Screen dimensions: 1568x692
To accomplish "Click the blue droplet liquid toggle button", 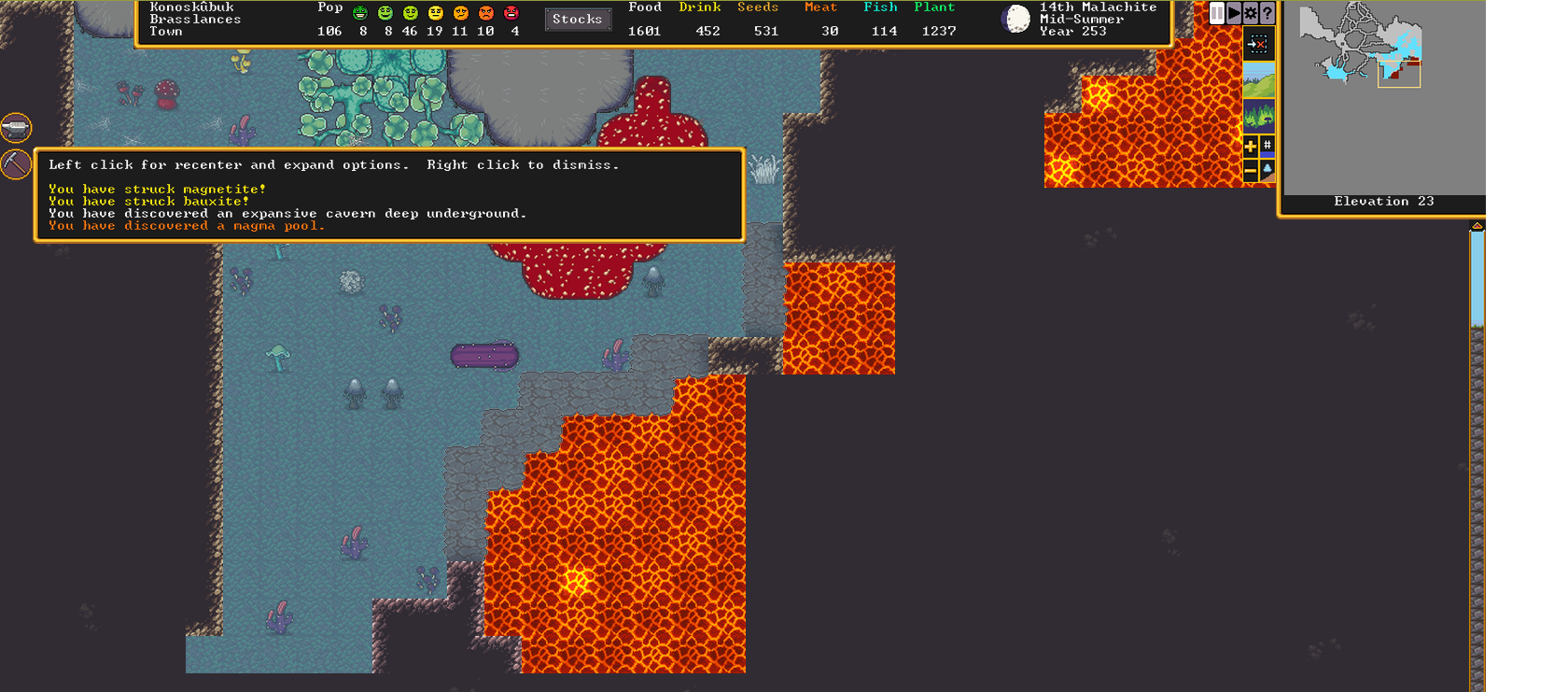I will [1267, 171].
